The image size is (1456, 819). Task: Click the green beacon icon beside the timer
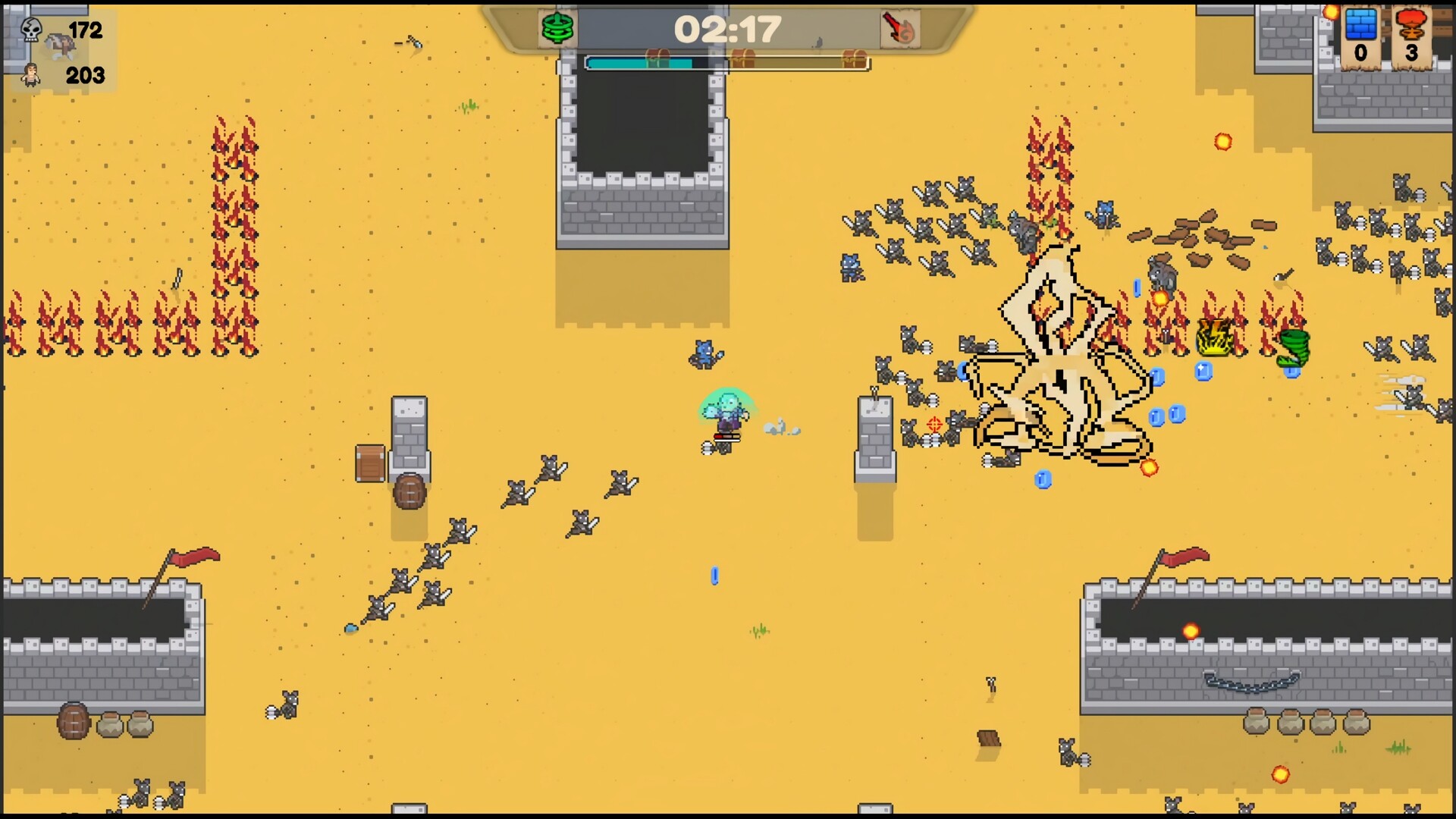pos(557,29)
